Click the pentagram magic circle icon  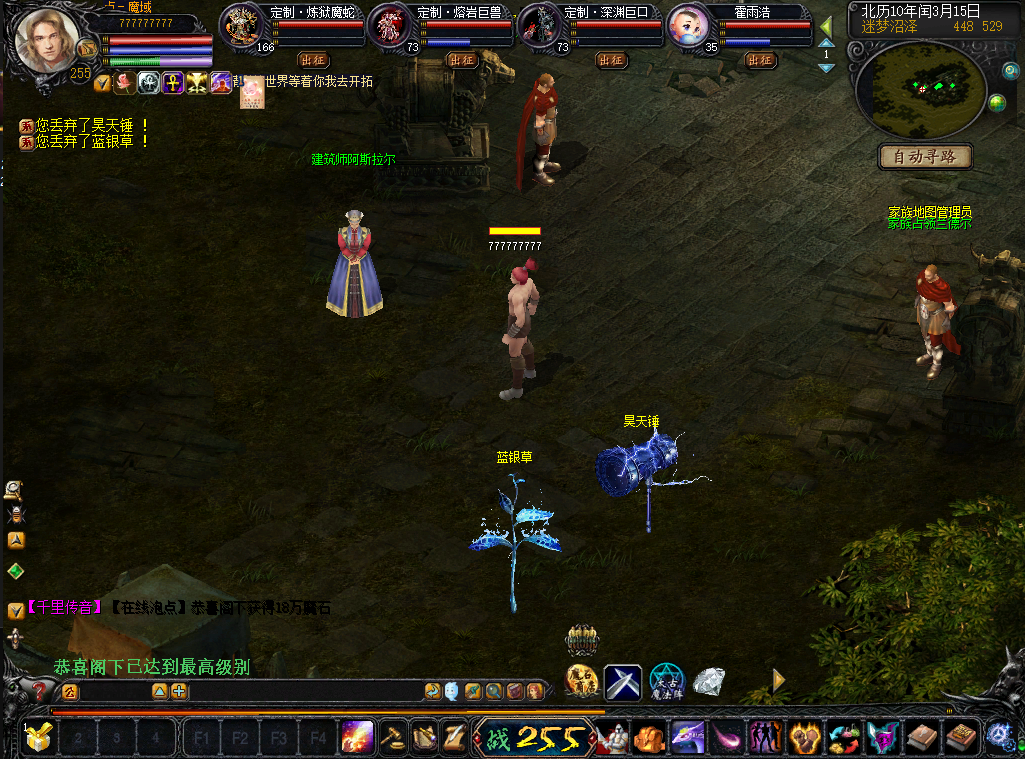tap(666, 682)
